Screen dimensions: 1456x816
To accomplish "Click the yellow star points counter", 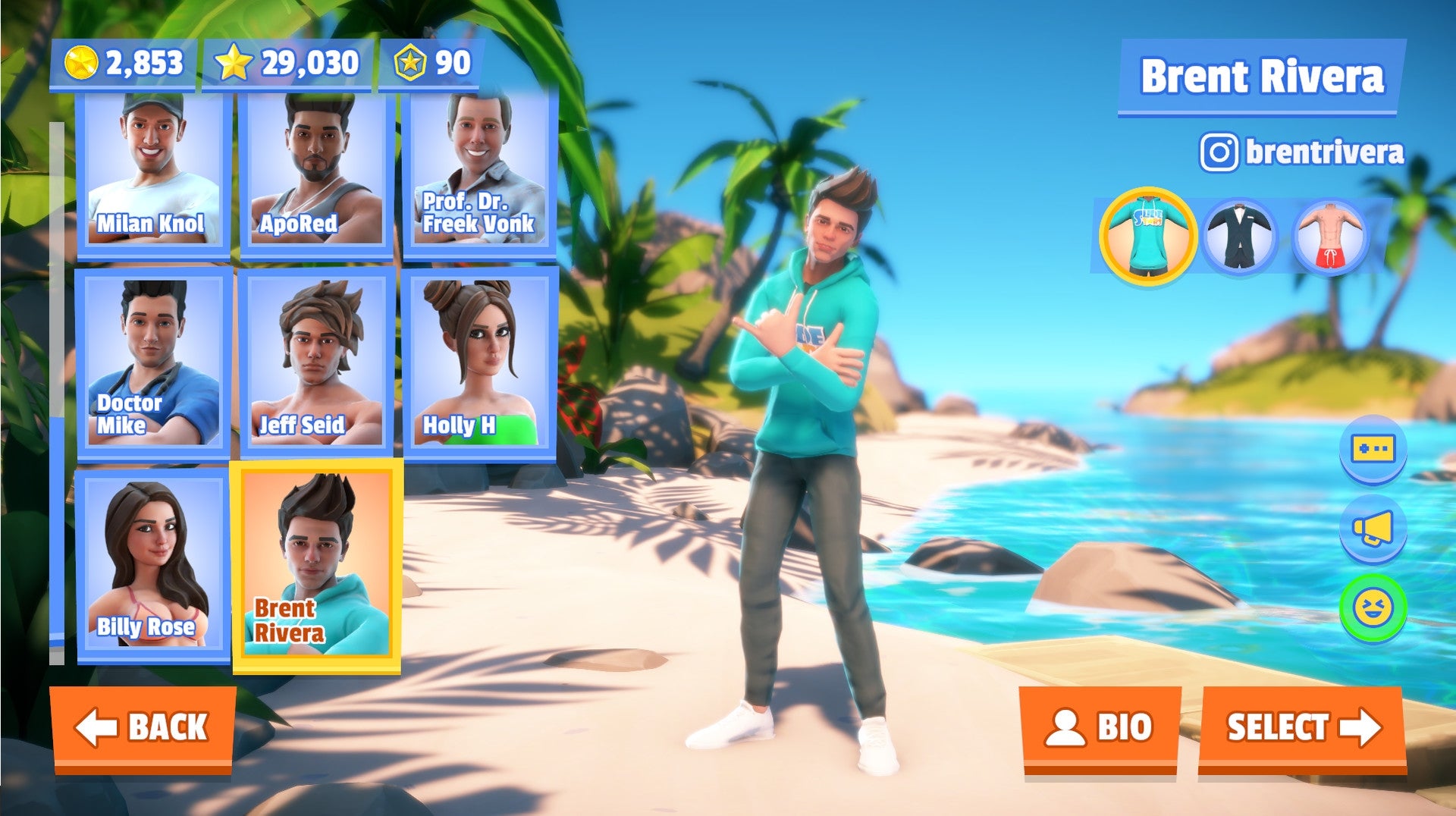I will tap(288, 64).
